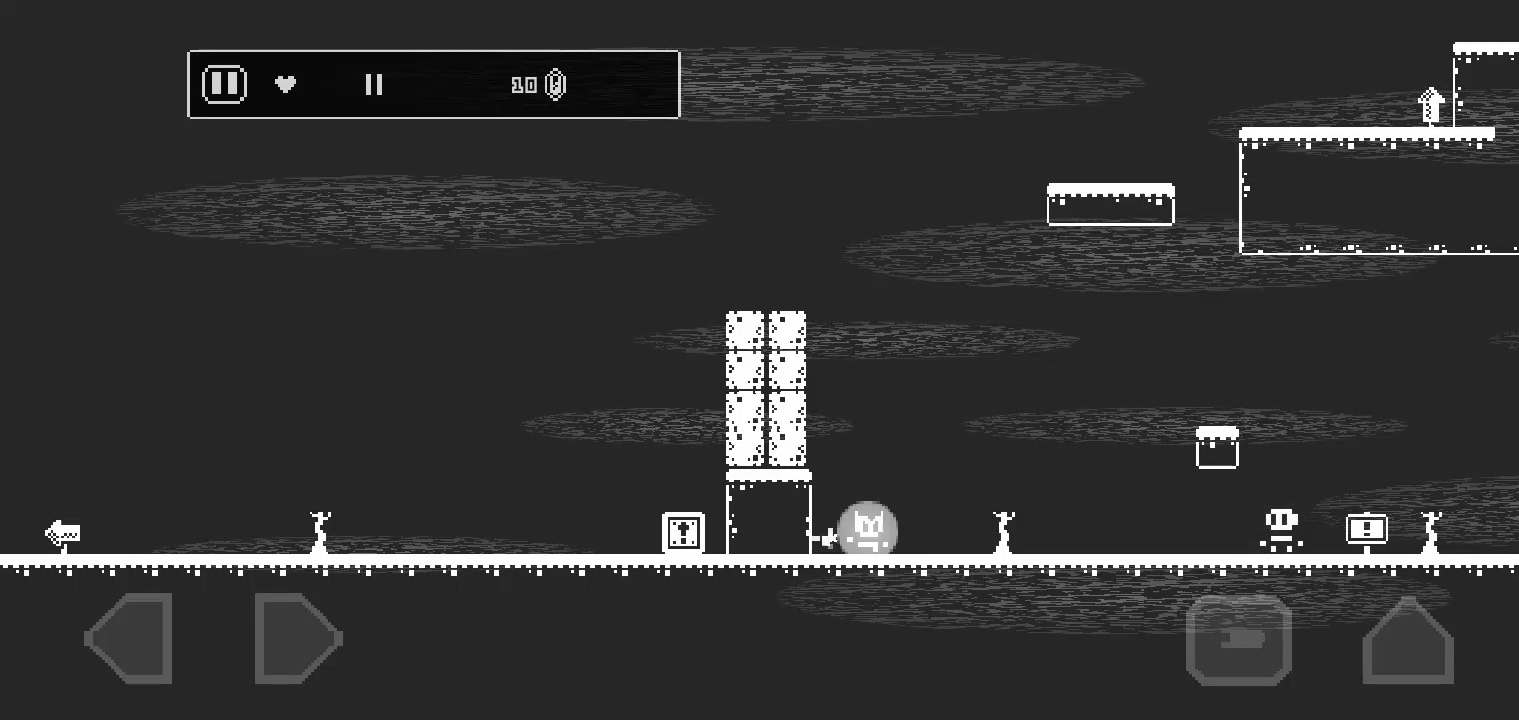The image size is (1519, 720).
Task: Activate the octagonal action button
Action: click(1238, 640)
